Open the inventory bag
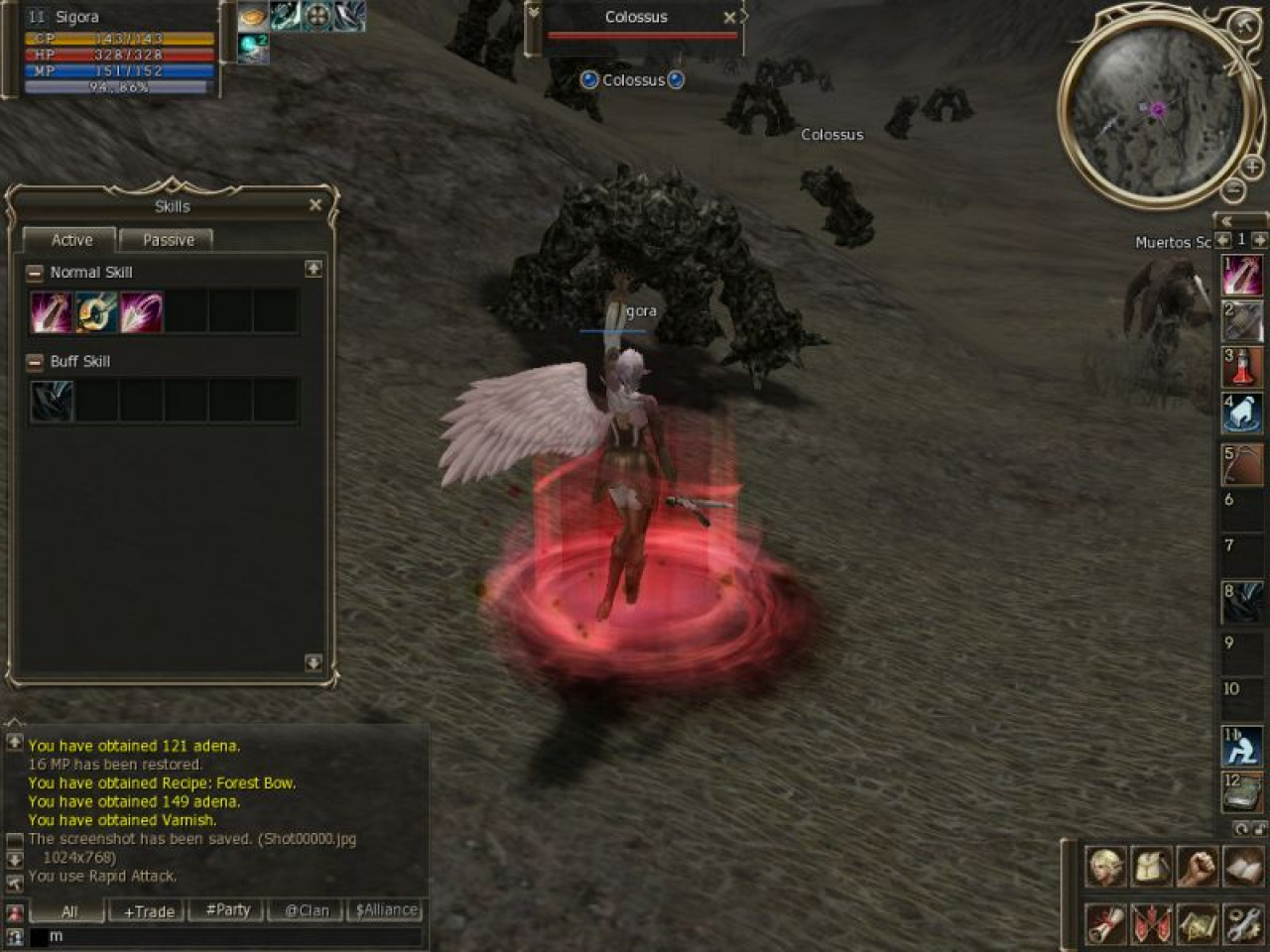The height and width of the screenshot is (952, 1270). (x=1152, y=867)
